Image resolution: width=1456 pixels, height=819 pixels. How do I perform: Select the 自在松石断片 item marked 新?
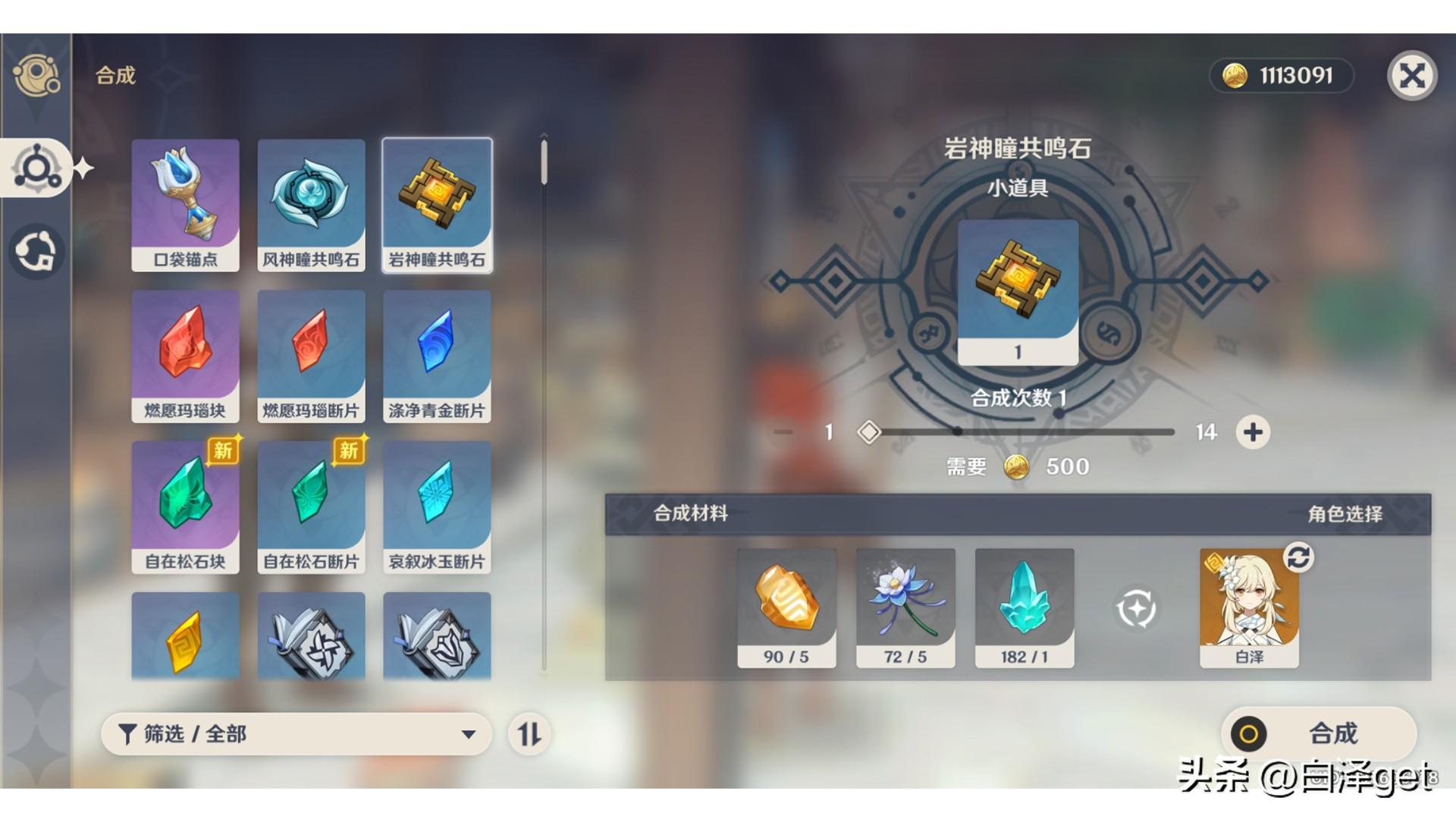coord(311,505)
